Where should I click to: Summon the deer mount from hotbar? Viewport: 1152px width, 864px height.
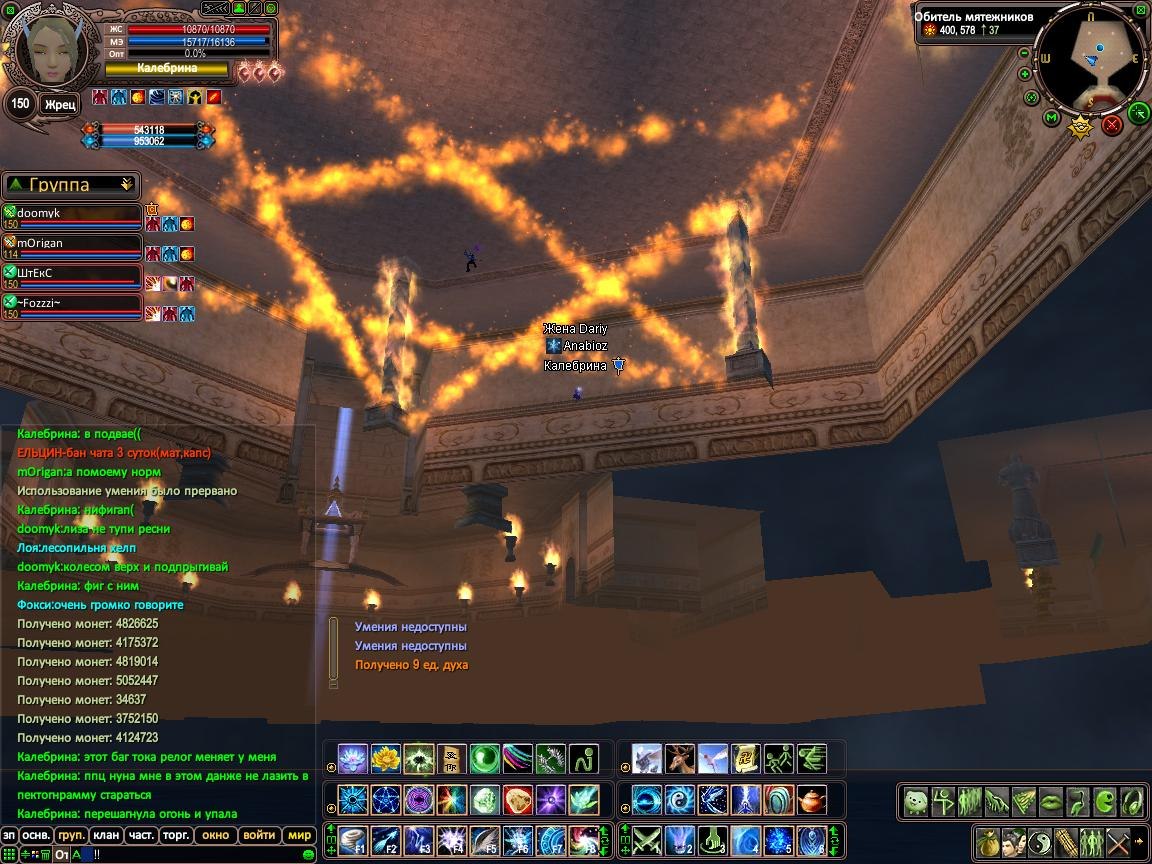click(x=681, y=759)
